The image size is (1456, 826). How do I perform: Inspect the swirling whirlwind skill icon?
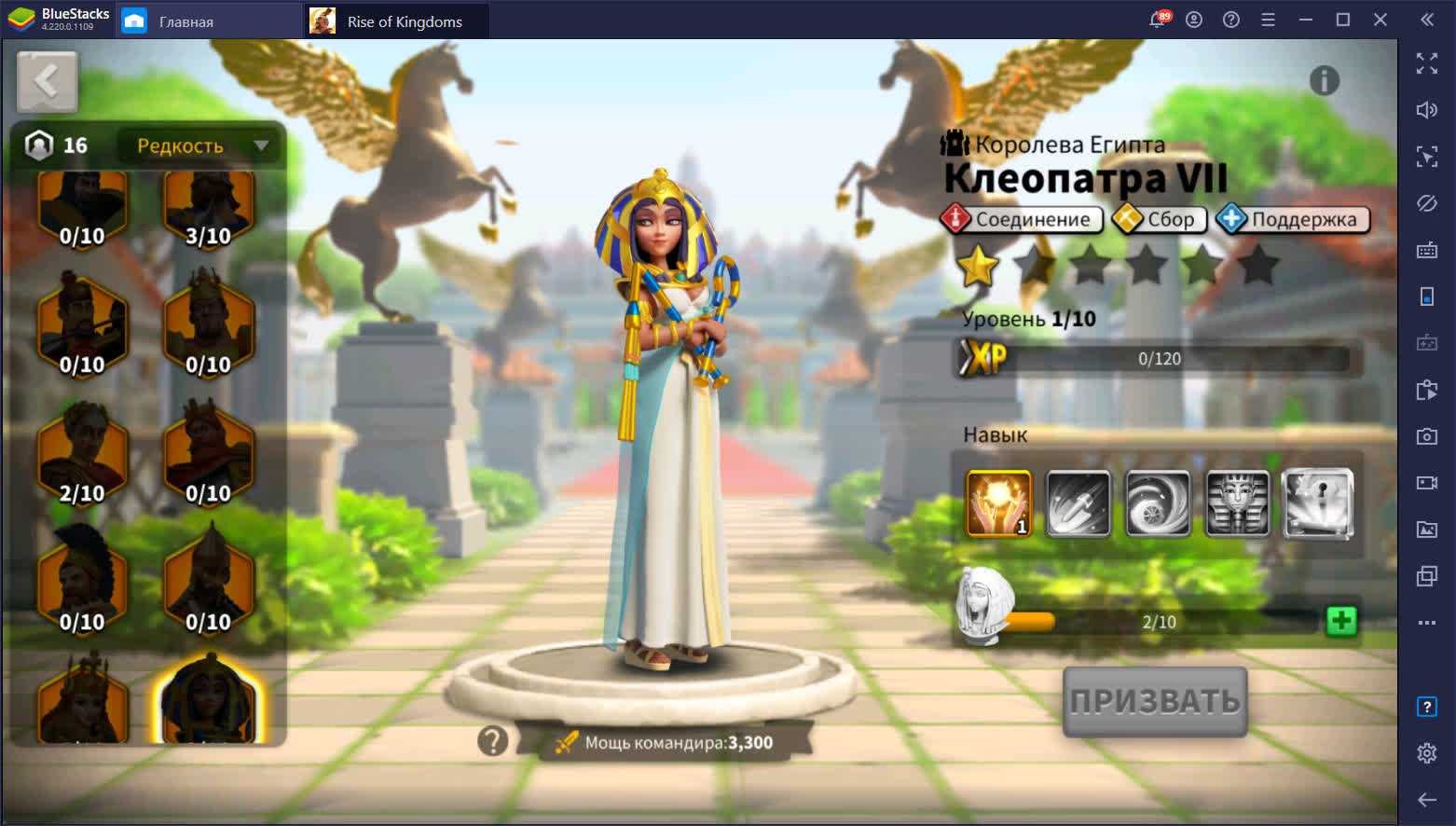(1158, 504)
